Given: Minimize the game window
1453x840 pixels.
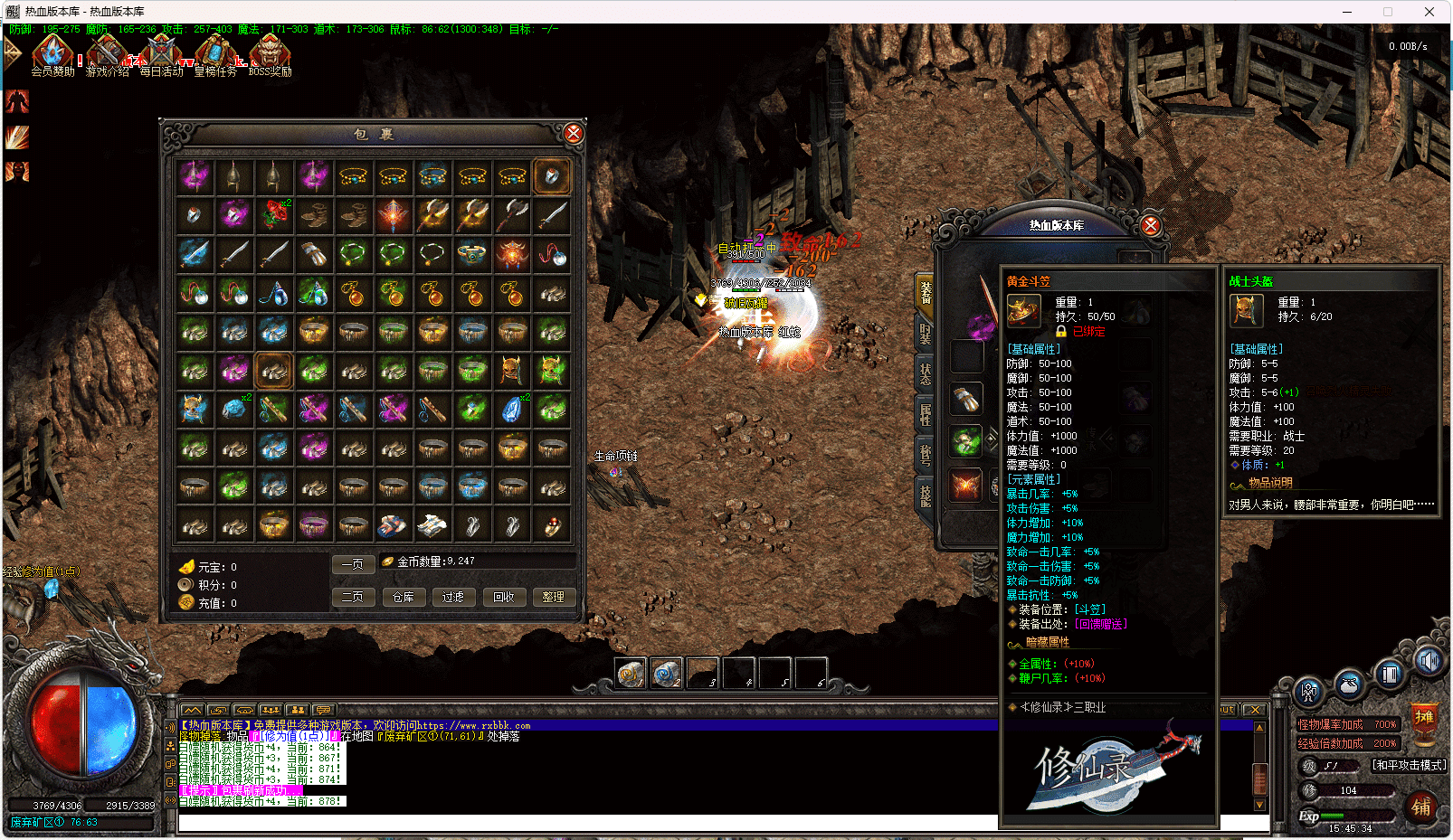Looking at the screenshot, I should coord(1347,12).
